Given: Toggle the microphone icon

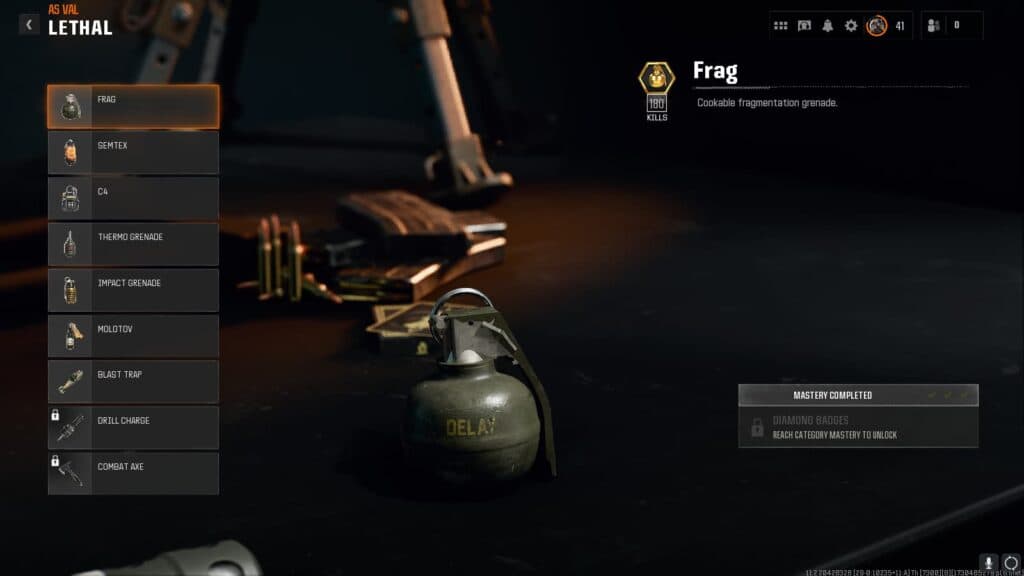Looking at the screenshot, I should click(x=988, y=563).
